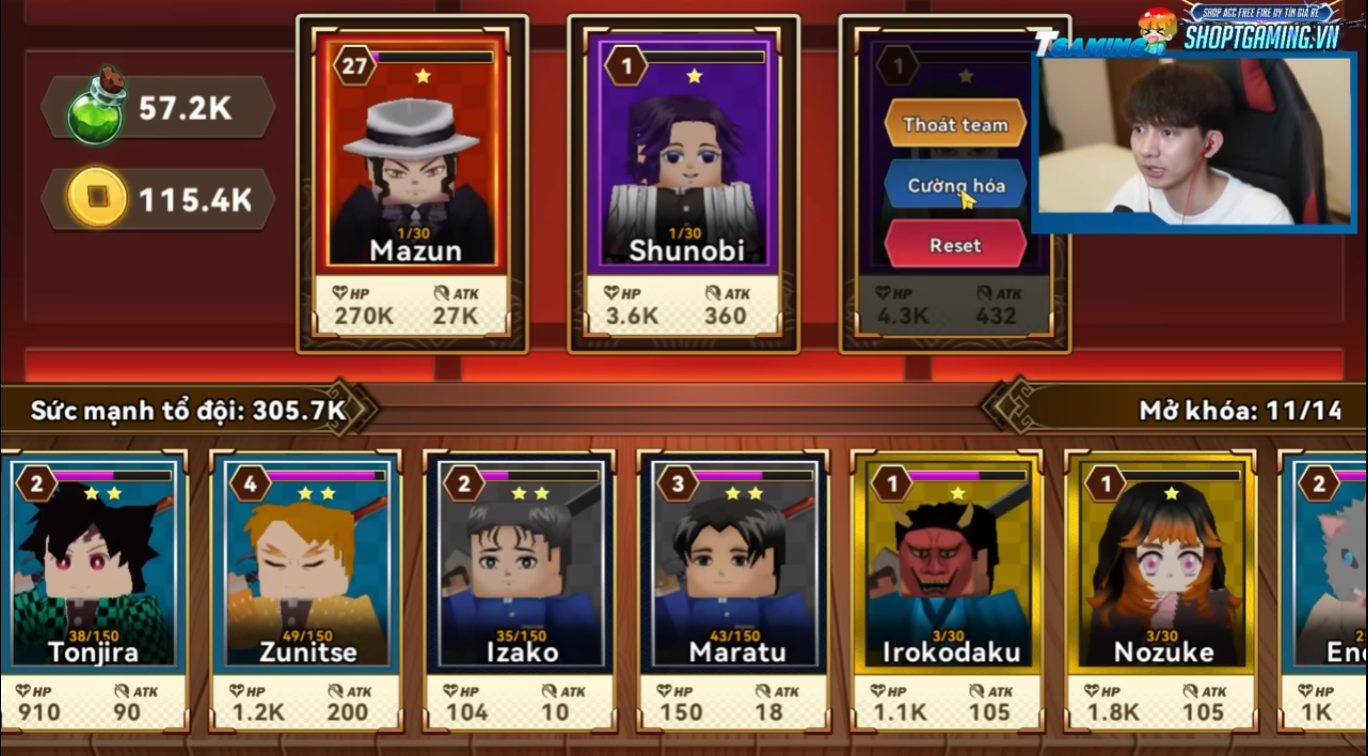
Task: Choose the Zunitse character card
Action: point(306,590)
